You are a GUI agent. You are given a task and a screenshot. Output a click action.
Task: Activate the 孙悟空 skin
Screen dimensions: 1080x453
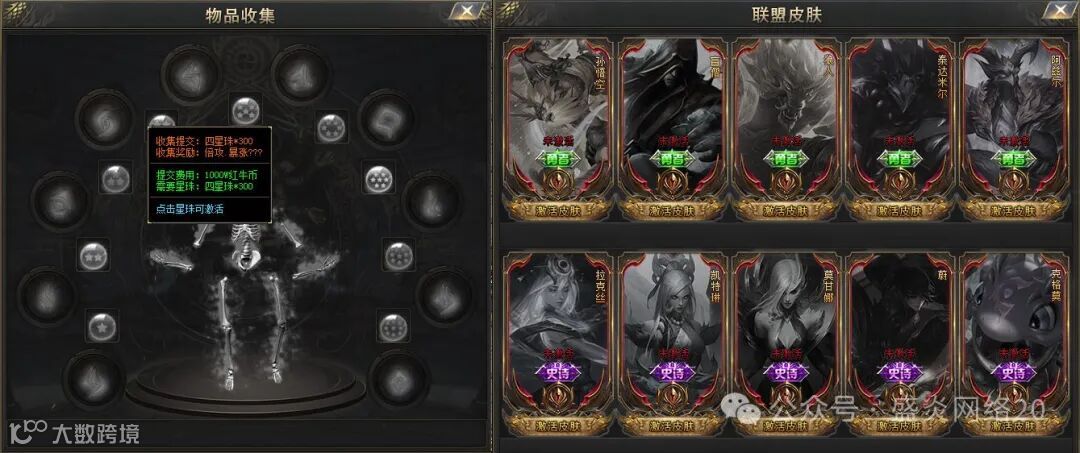[557, 210]
